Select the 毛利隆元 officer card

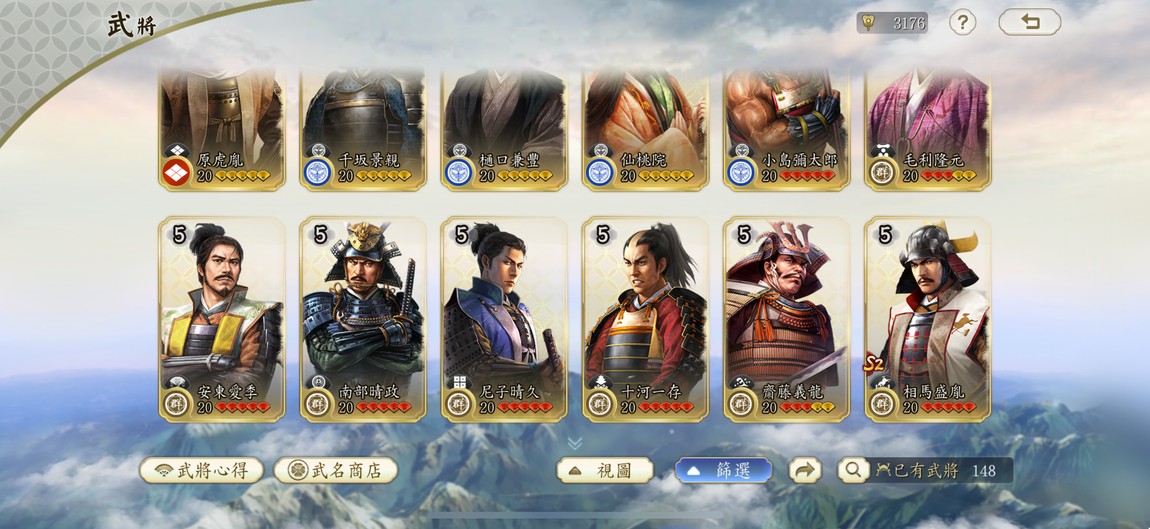pyautogui.click(x=927, y=128)
